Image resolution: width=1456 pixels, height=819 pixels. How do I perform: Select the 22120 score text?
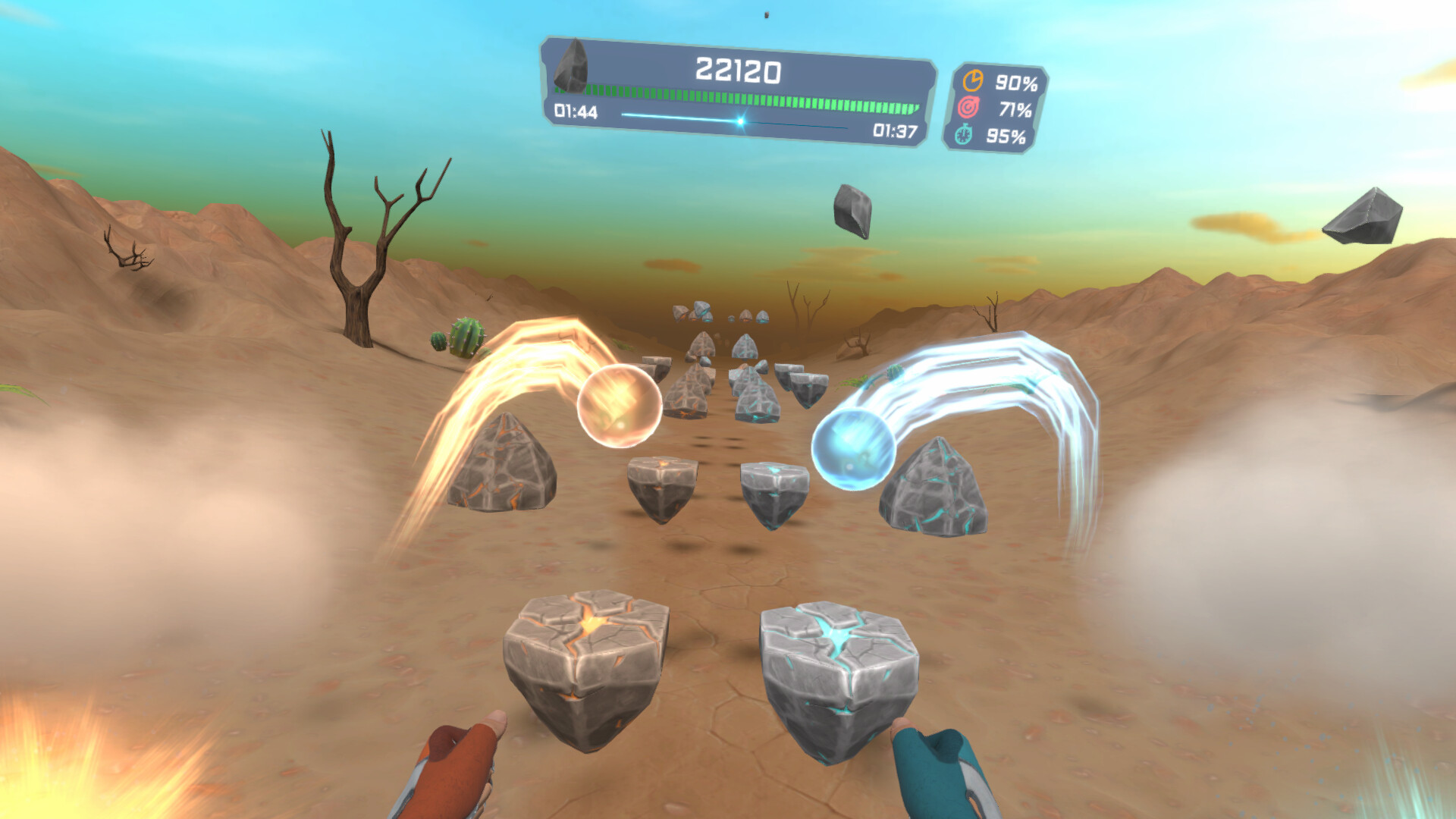coord(739,71)
